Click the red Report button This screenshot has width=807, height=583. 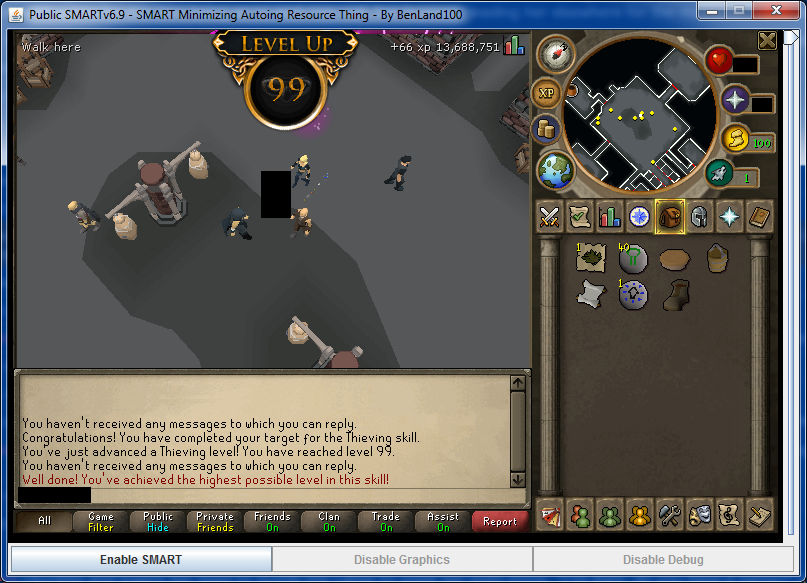[500, 522]
